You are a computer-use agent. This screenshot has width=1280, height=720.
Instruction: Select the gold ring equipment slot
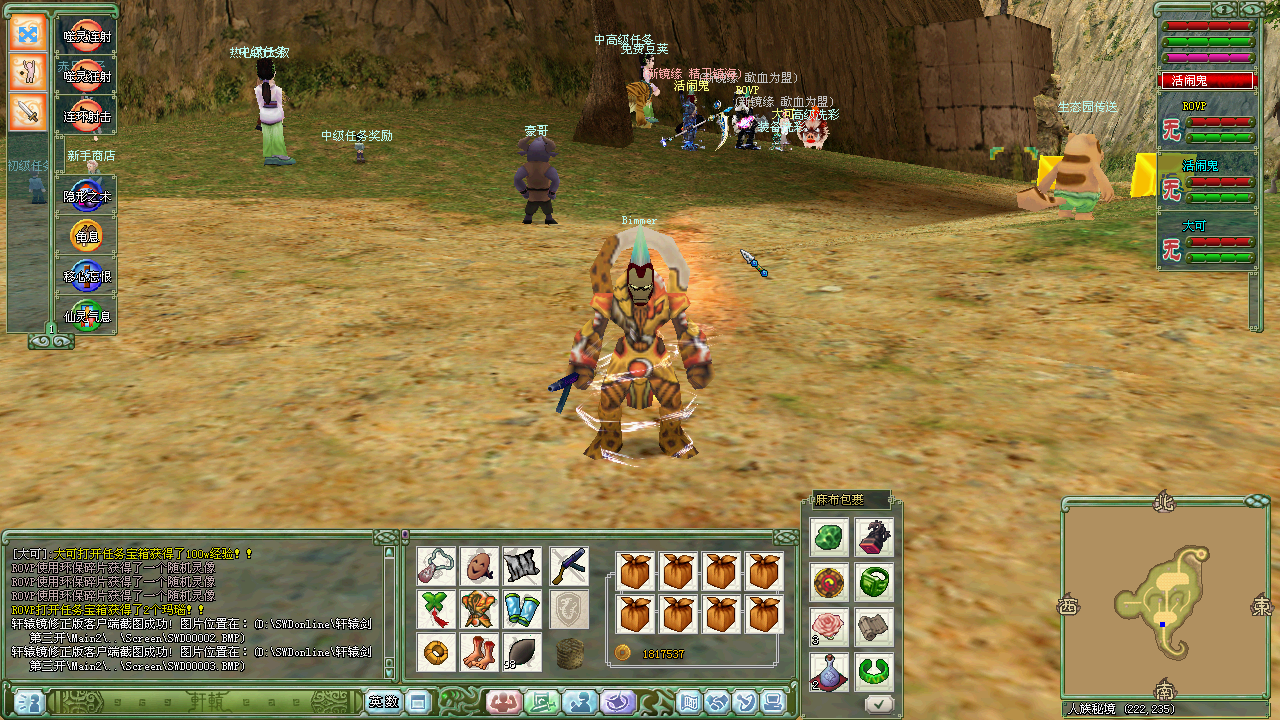(437, 652)
